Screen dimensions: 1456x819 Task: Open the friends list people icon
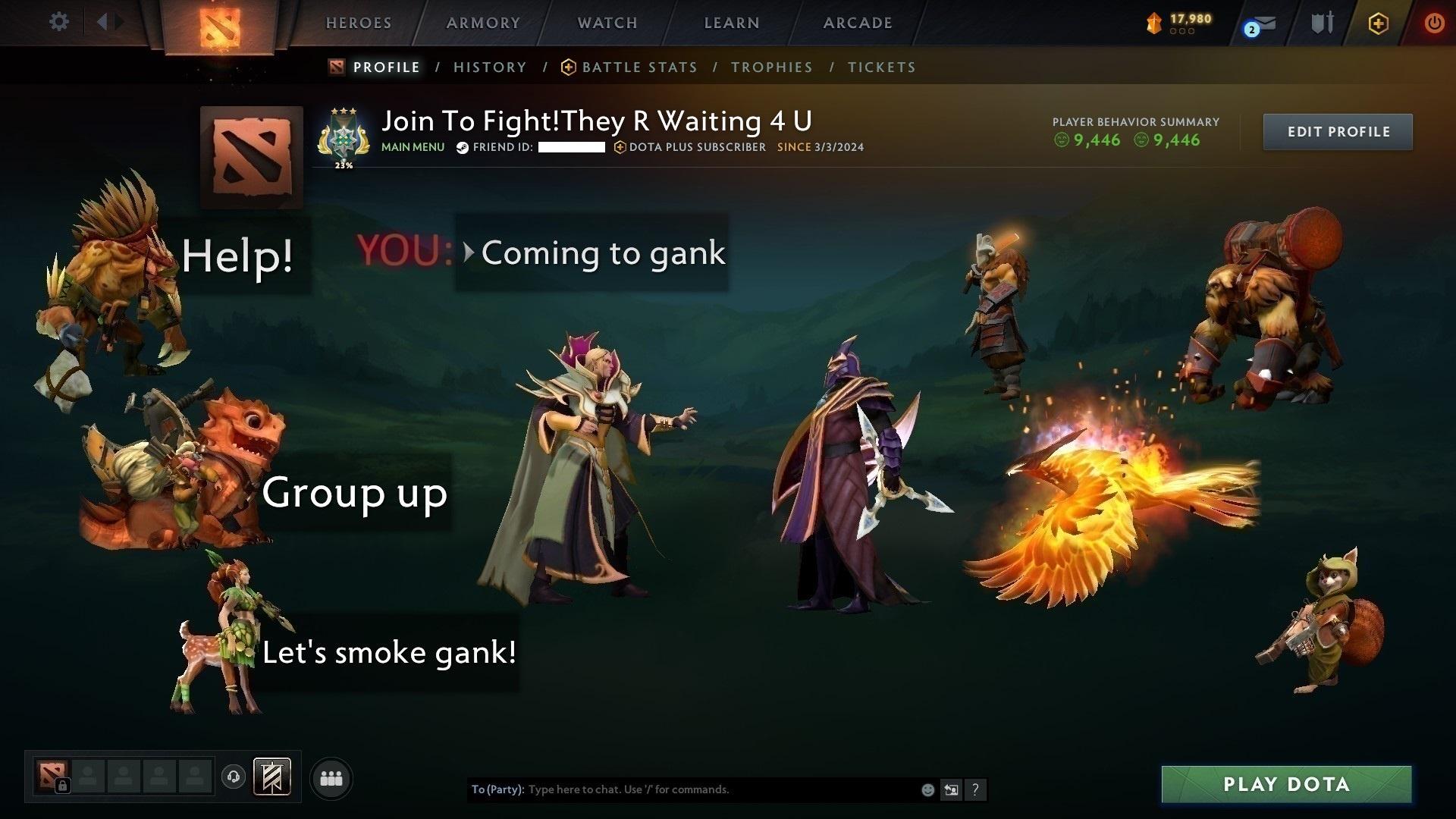pyautogui.click(x=331, y=777)
